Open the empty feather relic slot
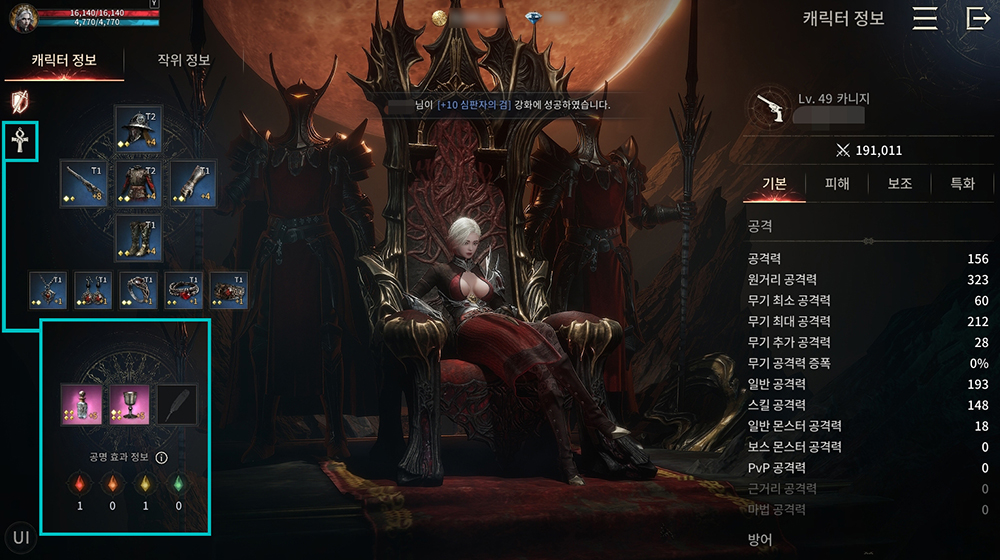This screenshot has height=560, width=1000. pos(177,405)
